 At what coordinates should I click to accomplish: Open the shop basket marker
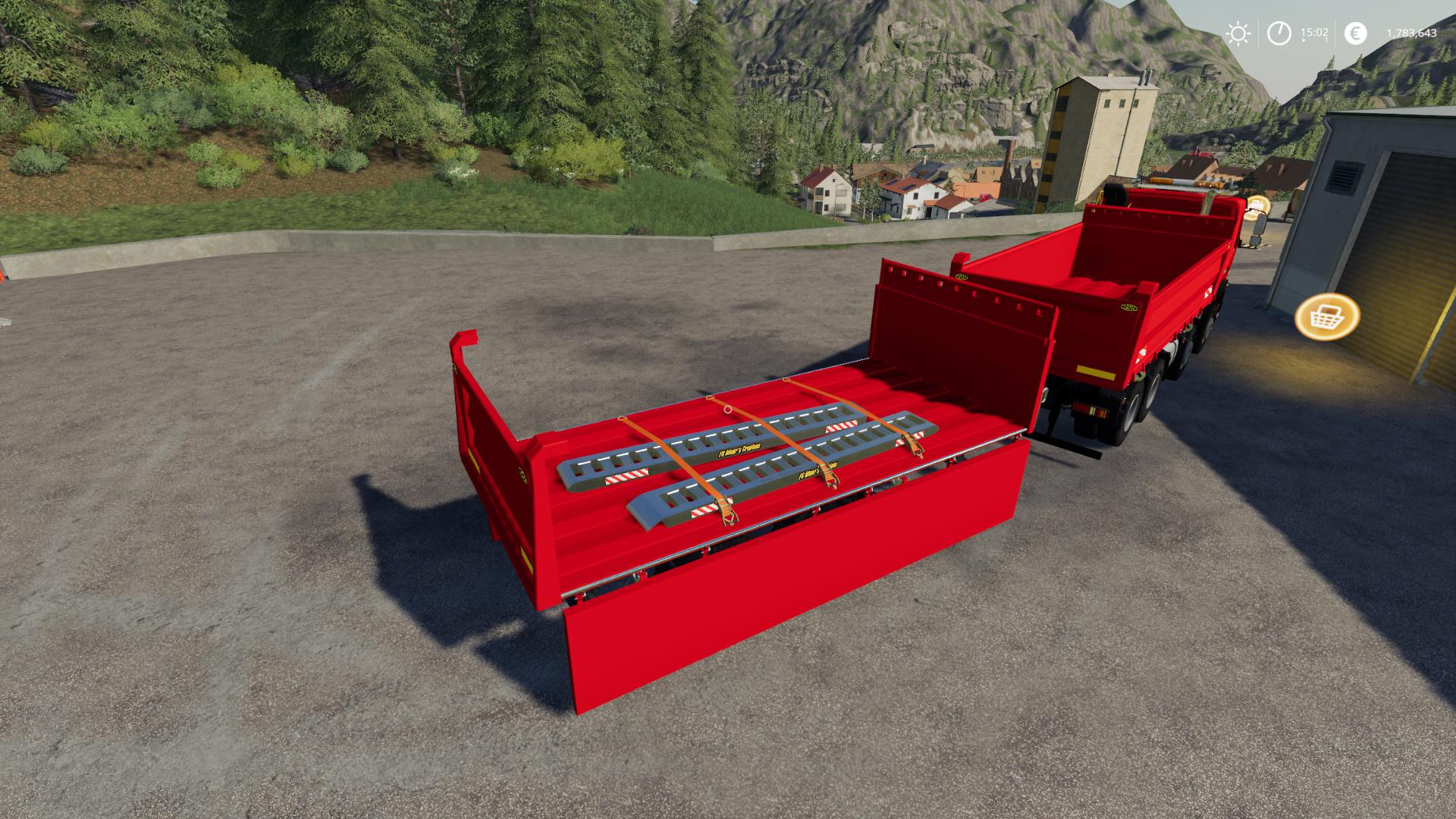[1327, 316]
